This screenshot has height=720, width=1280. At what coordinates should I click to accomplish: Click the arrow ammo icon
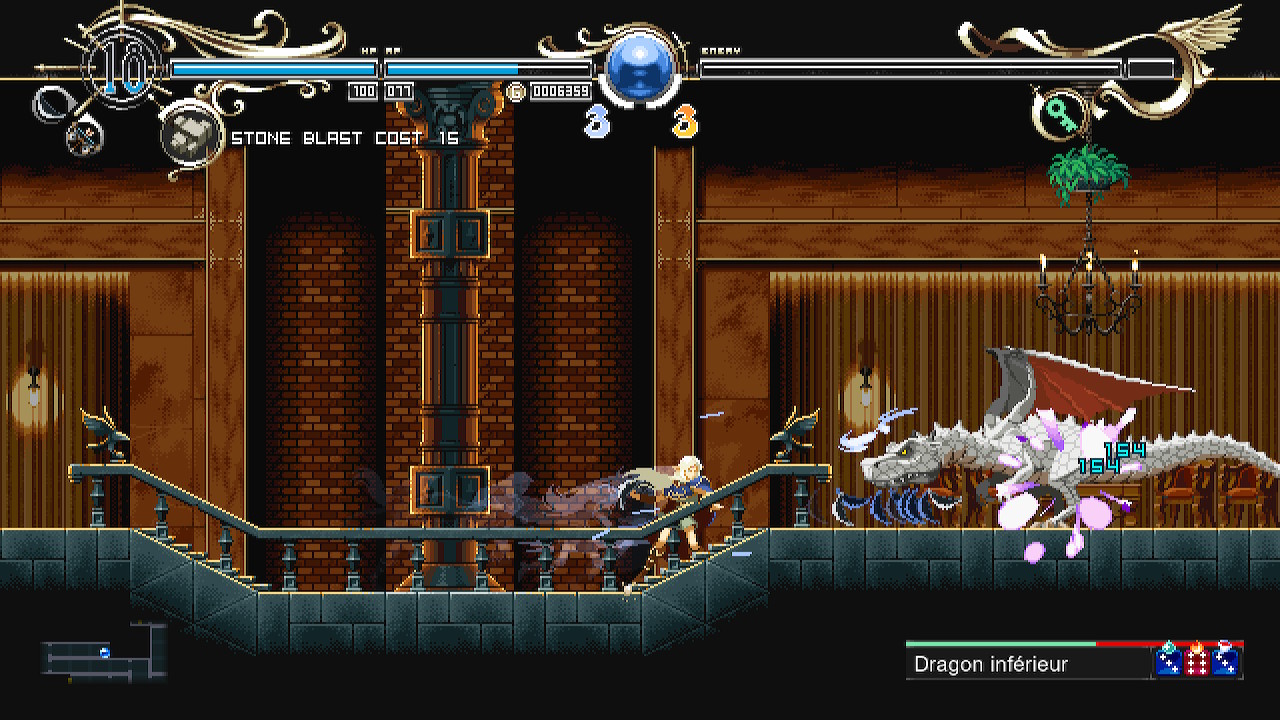point(86,137)
